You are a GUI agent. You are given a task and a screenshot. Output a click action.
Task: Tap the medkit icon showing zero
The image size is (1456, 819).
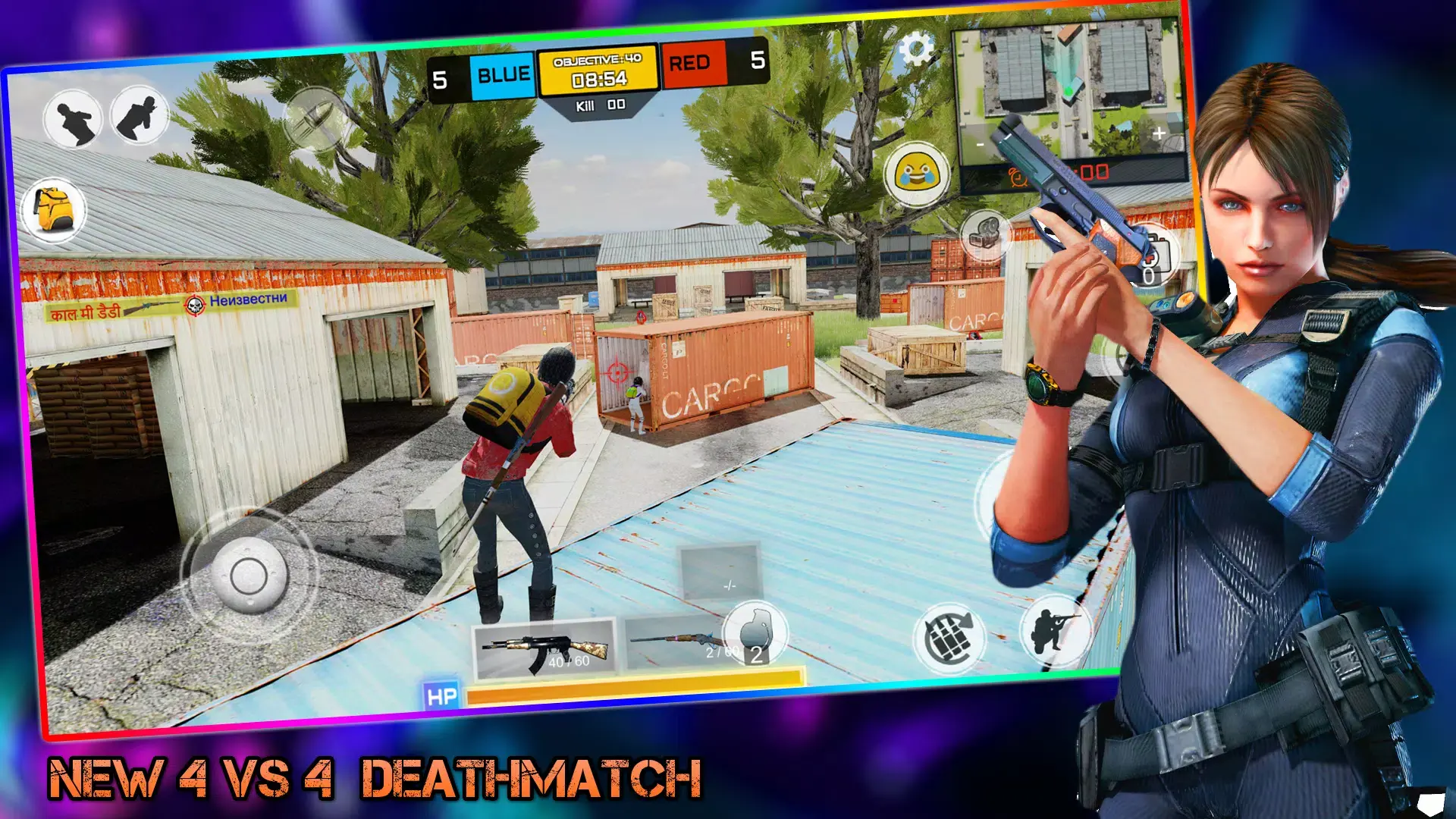point(1156,252)
